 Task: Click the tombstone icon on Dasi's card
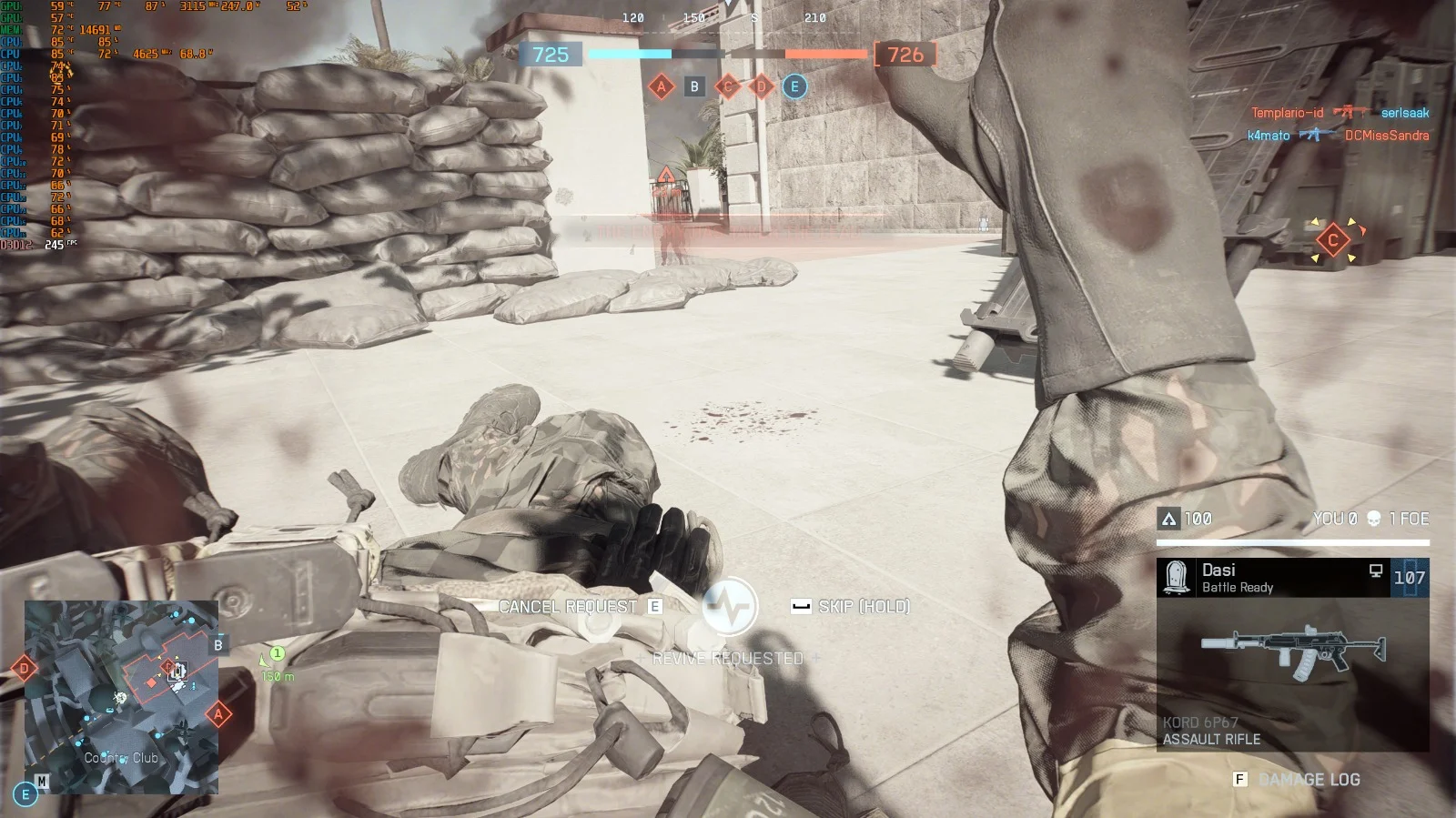[1176, 575]
